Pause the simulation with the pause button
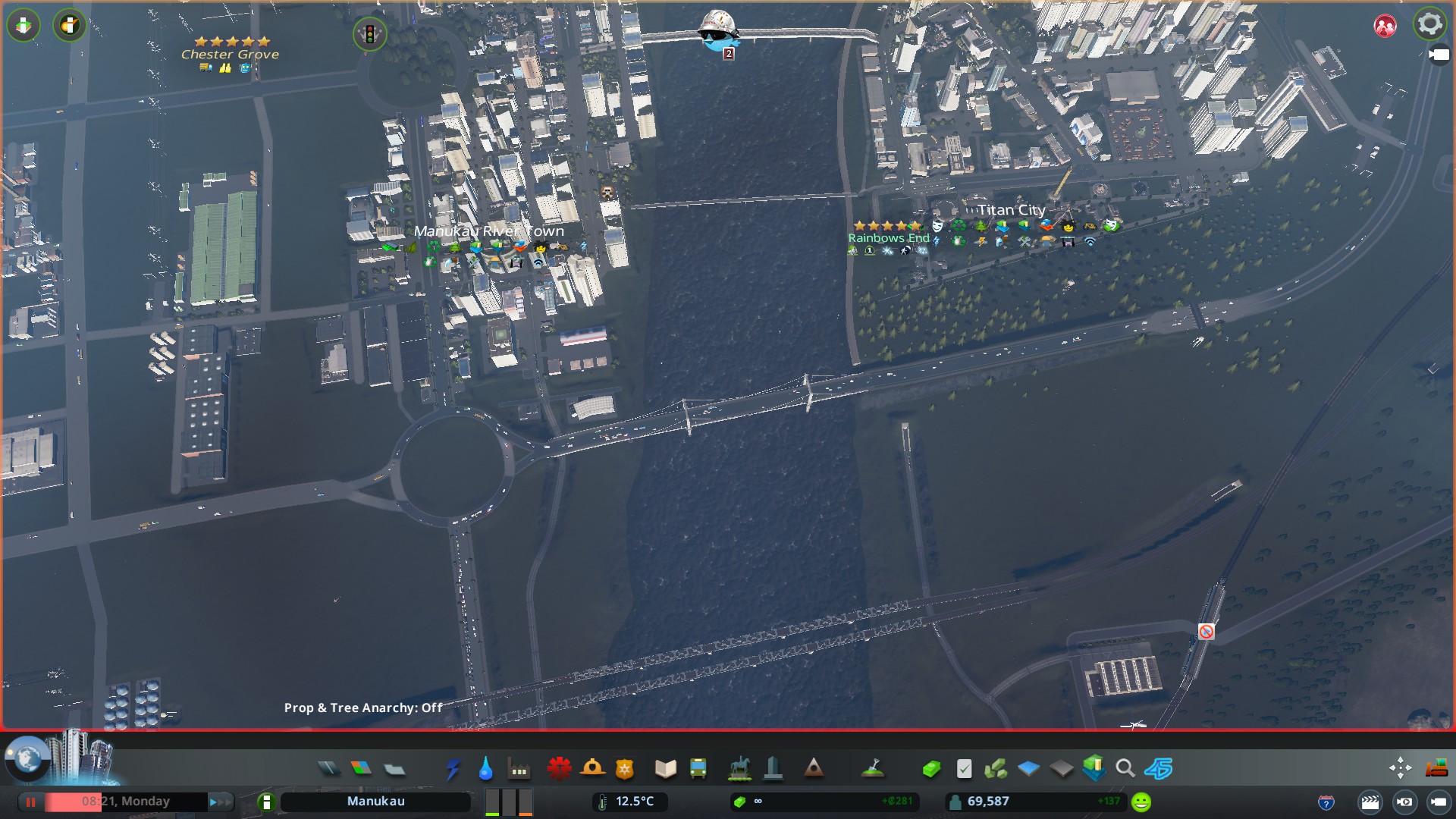Viewport: 1456px width, 819px height. [31, 802]
